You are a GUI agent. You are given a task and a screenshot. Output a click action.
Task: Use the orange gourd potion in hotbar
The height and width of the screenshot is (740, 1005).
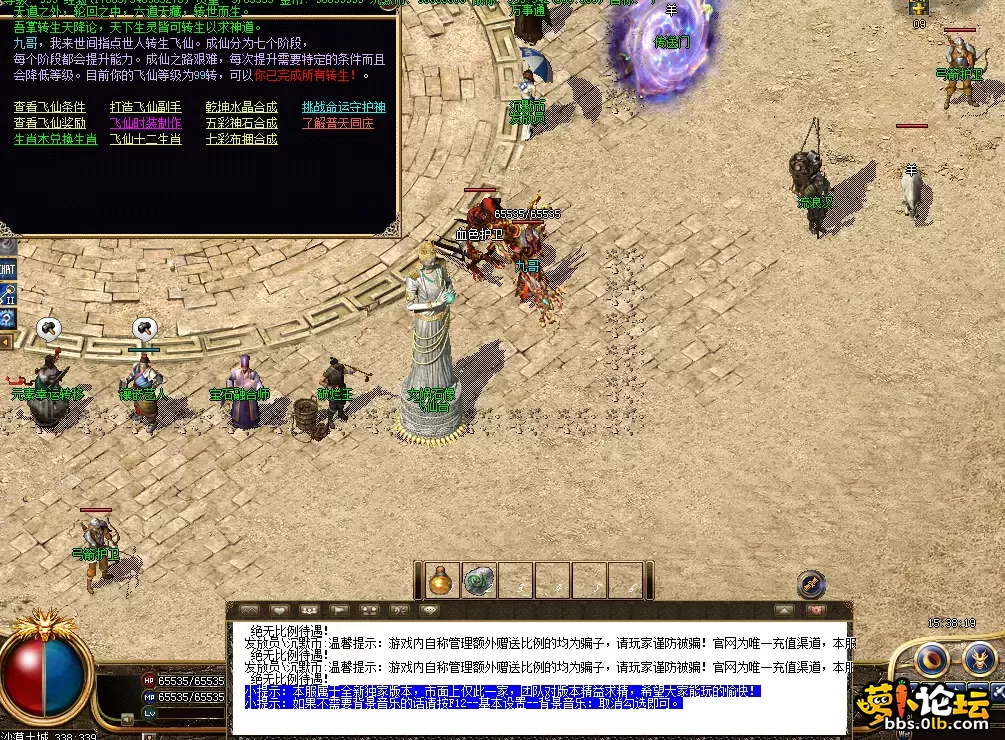442,580
